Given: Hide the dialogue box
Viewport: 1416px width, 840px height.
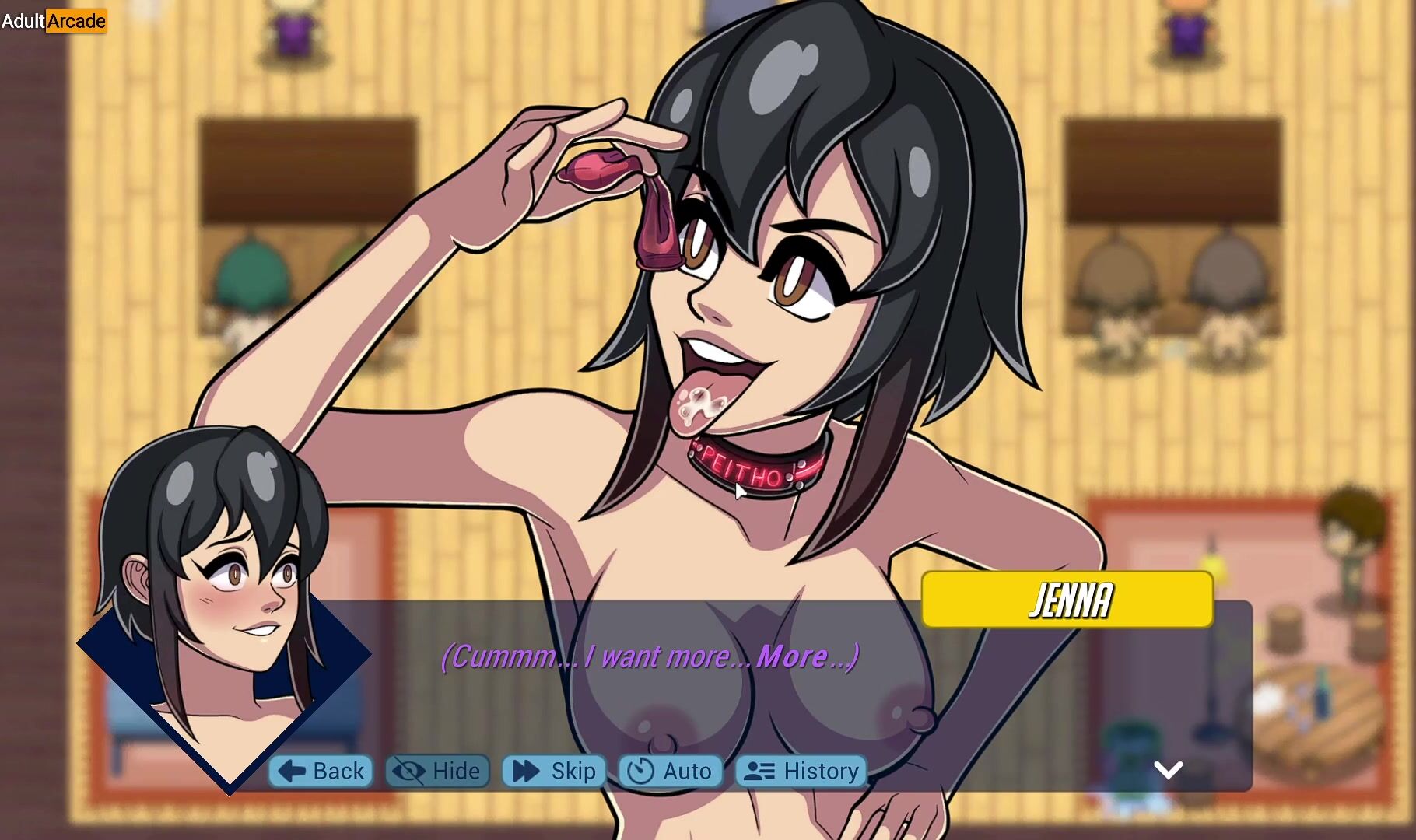Looking at the screenshot, I should pos(437,771).
